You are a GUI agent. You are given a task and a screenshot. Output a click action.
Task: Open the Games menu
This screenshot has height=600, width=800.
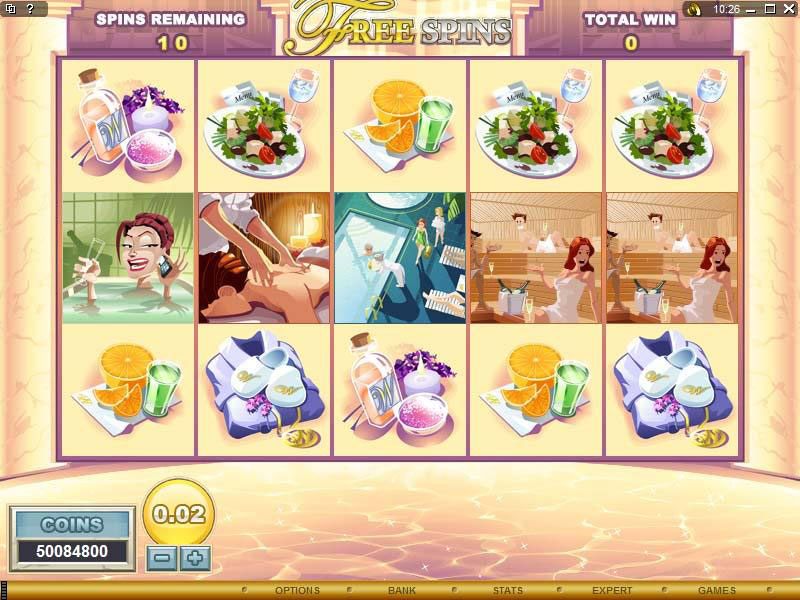tap(717, 591)
